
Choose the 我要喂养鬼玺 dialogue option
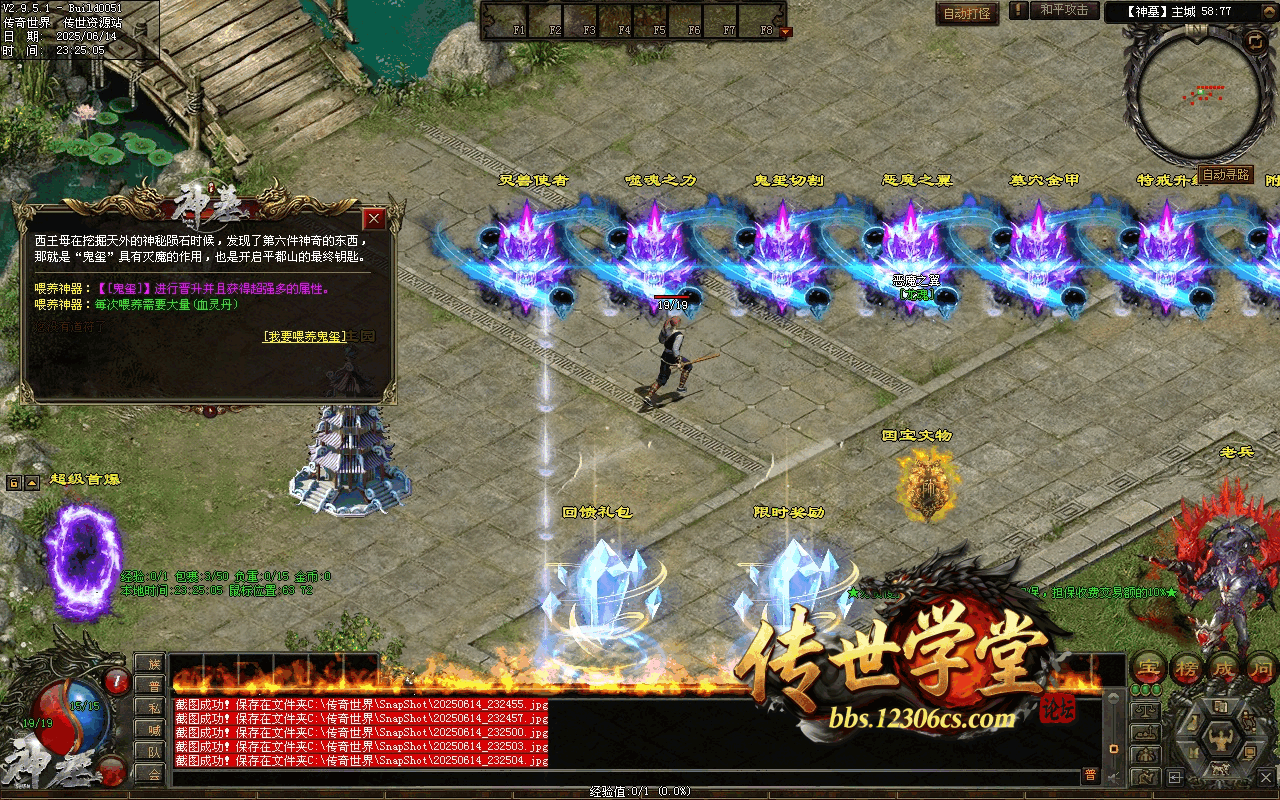(x=304, y=337)
